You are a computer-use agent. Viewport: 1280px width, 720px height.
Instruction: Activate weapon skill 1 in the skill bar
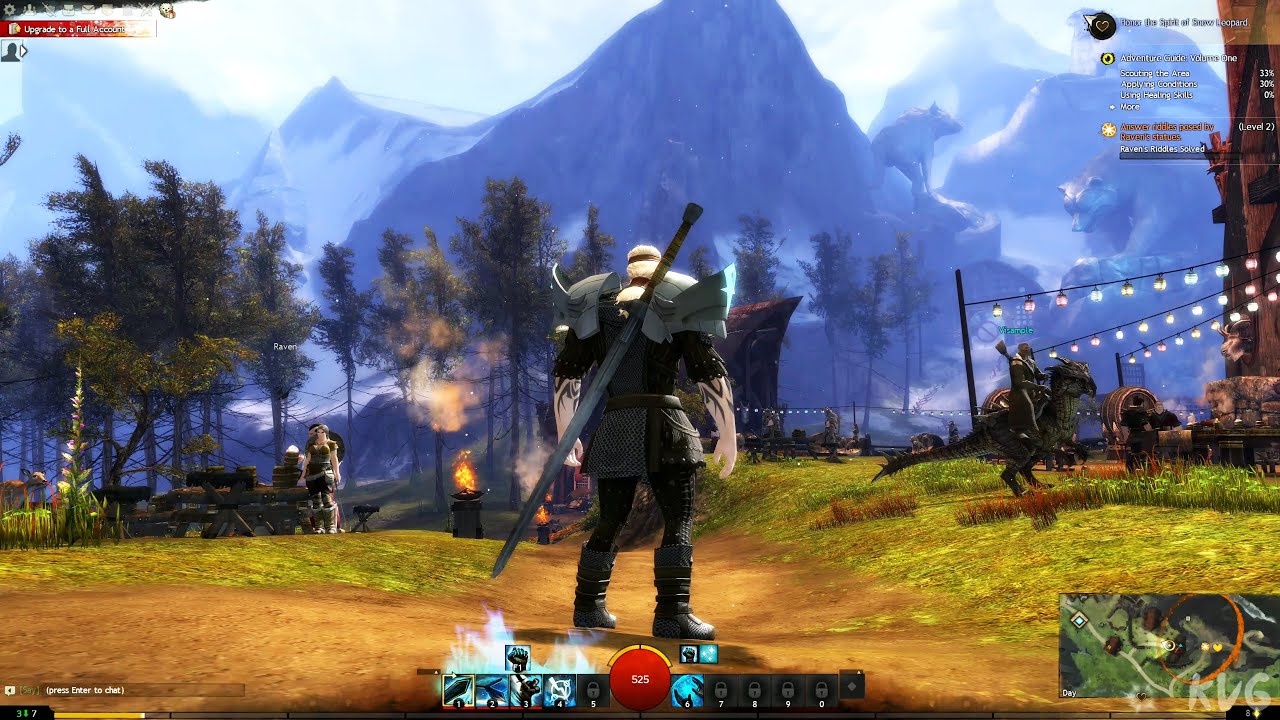click(x=458, y=688)
